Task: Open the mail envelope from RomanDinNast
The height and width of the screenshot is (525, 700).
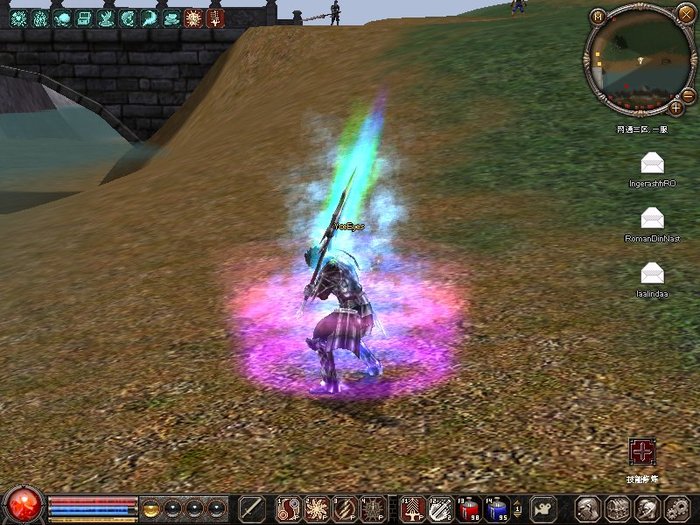Action: 652,218
